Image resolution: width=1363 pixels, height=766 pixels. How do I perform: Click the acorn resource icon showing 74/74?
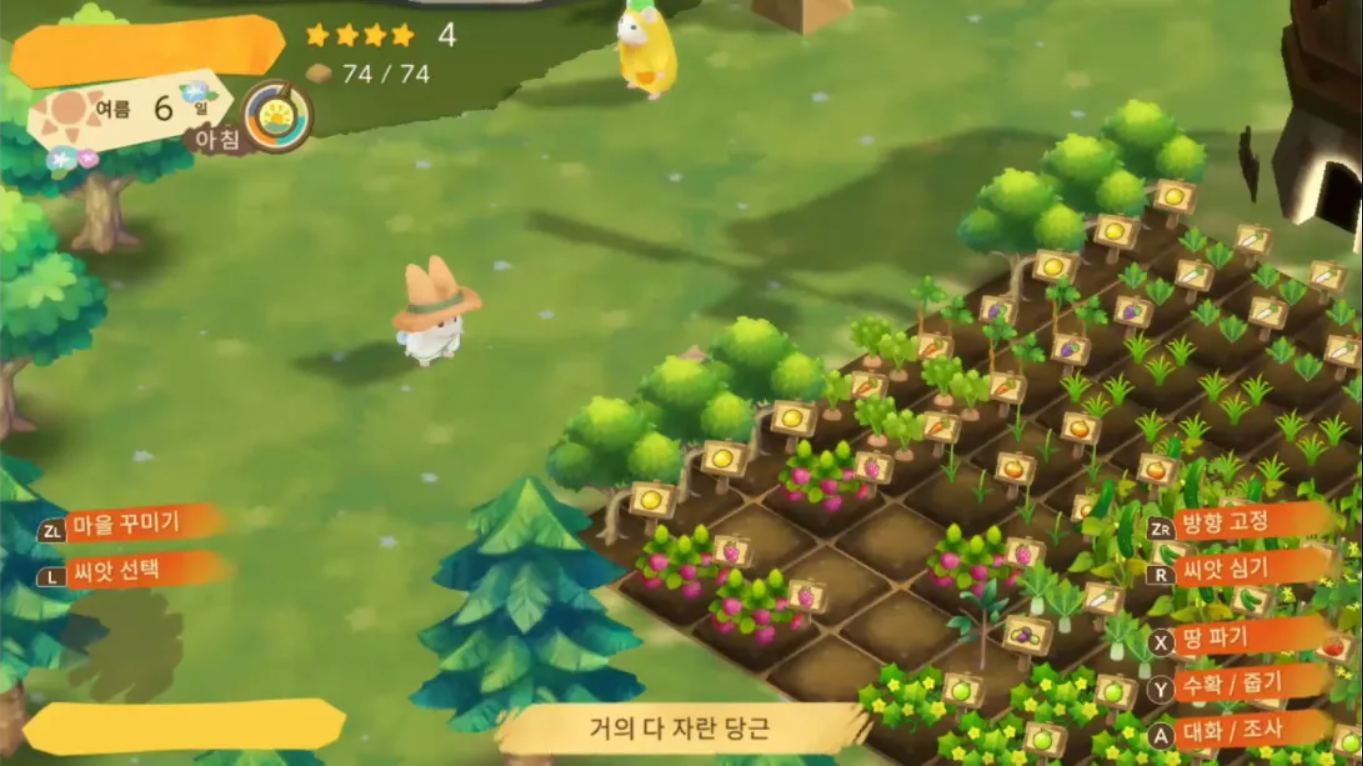[320, 72]
